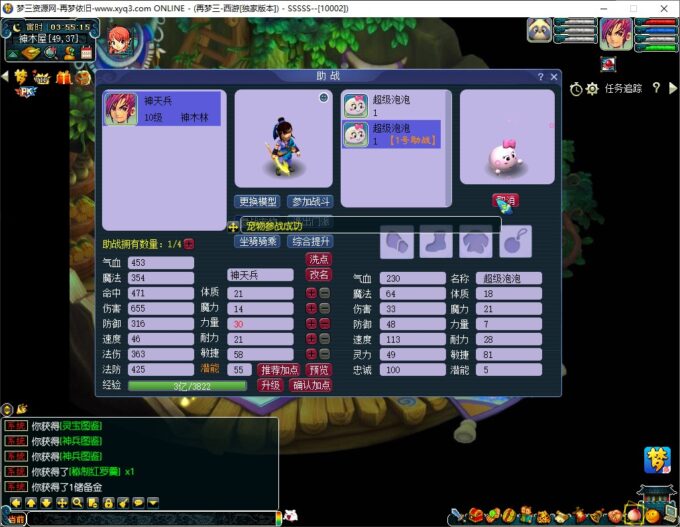This screenshot has height=527, width=680.
Task: Subtract a point from 敏捷
Action: pyautogui.click(x=324, y=354)
